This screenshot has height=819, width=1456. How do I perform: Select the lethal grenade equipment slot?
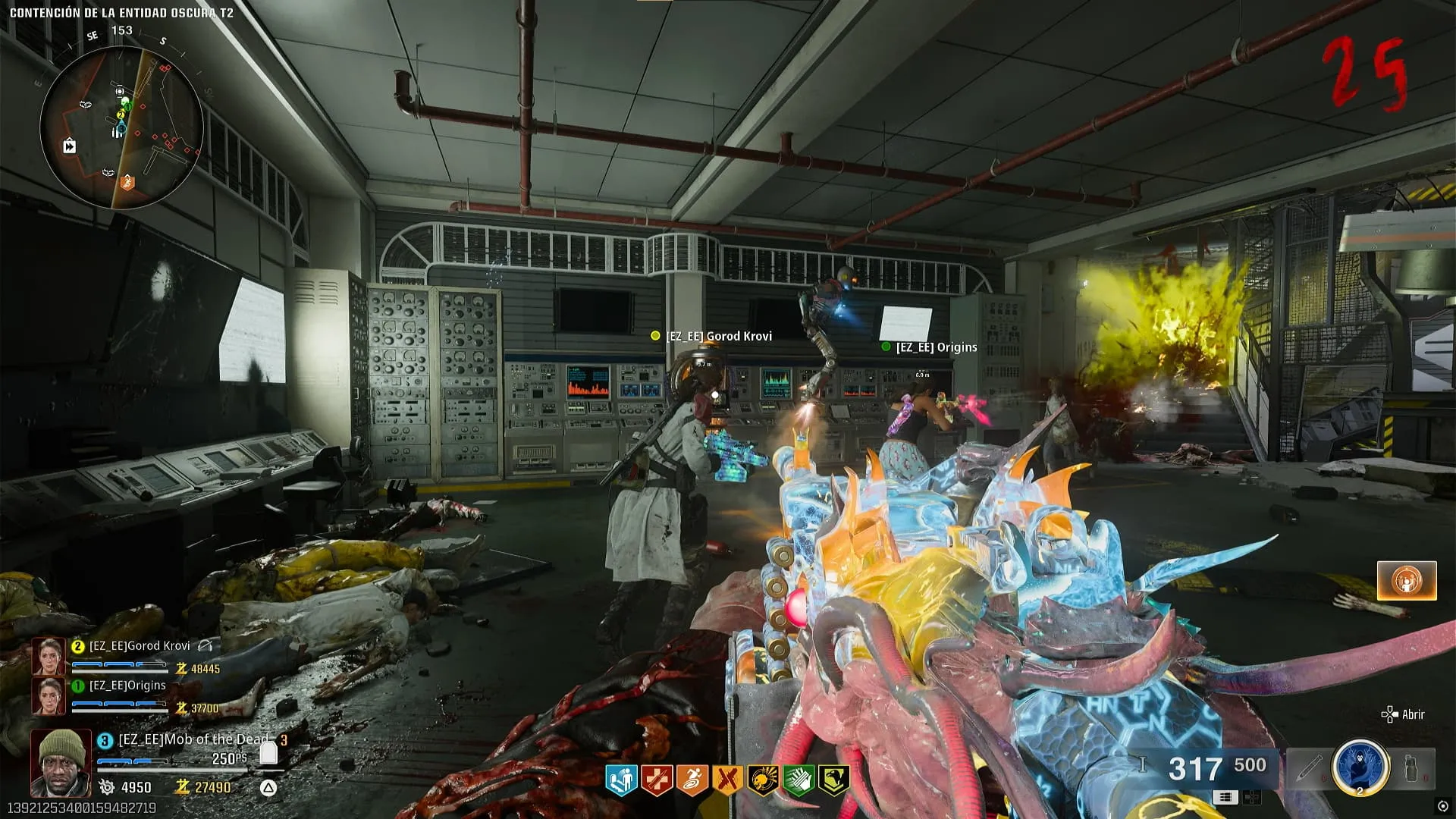(1412, 768)
